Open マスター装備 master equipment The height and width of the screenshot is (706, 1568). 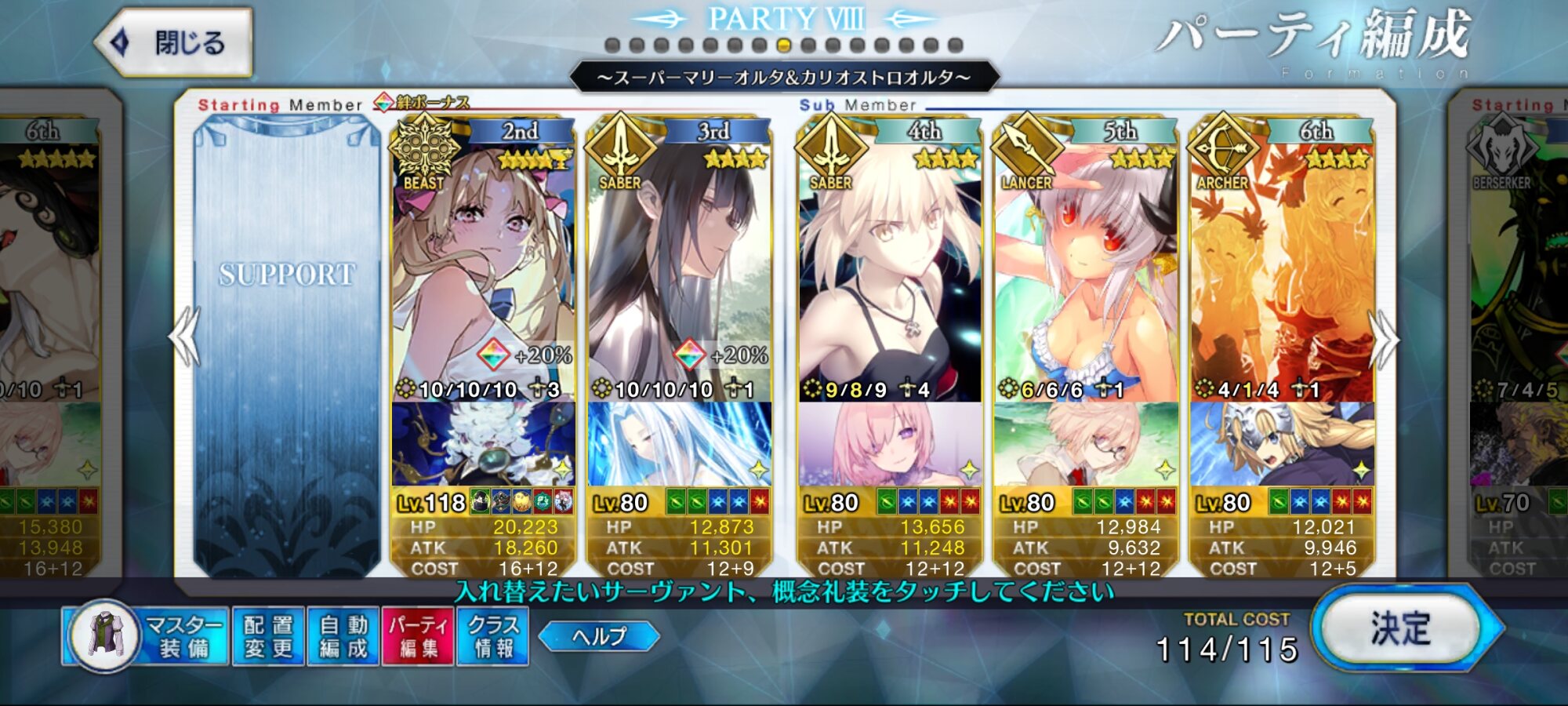pyautogui.click(x=147, y=636)
